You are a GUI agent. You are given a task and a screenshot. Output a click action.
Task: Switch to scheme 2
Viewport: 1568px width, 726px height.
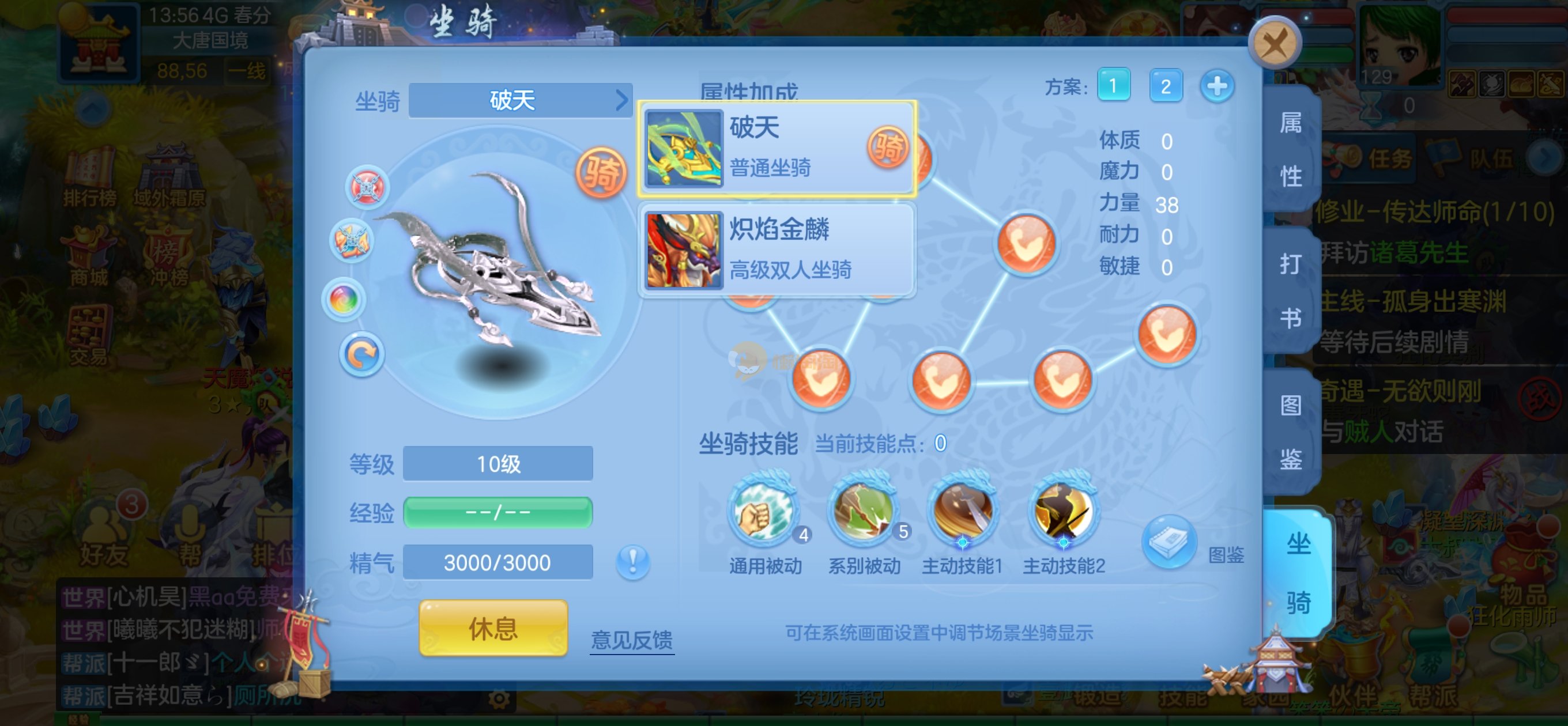click(1165, 86)
